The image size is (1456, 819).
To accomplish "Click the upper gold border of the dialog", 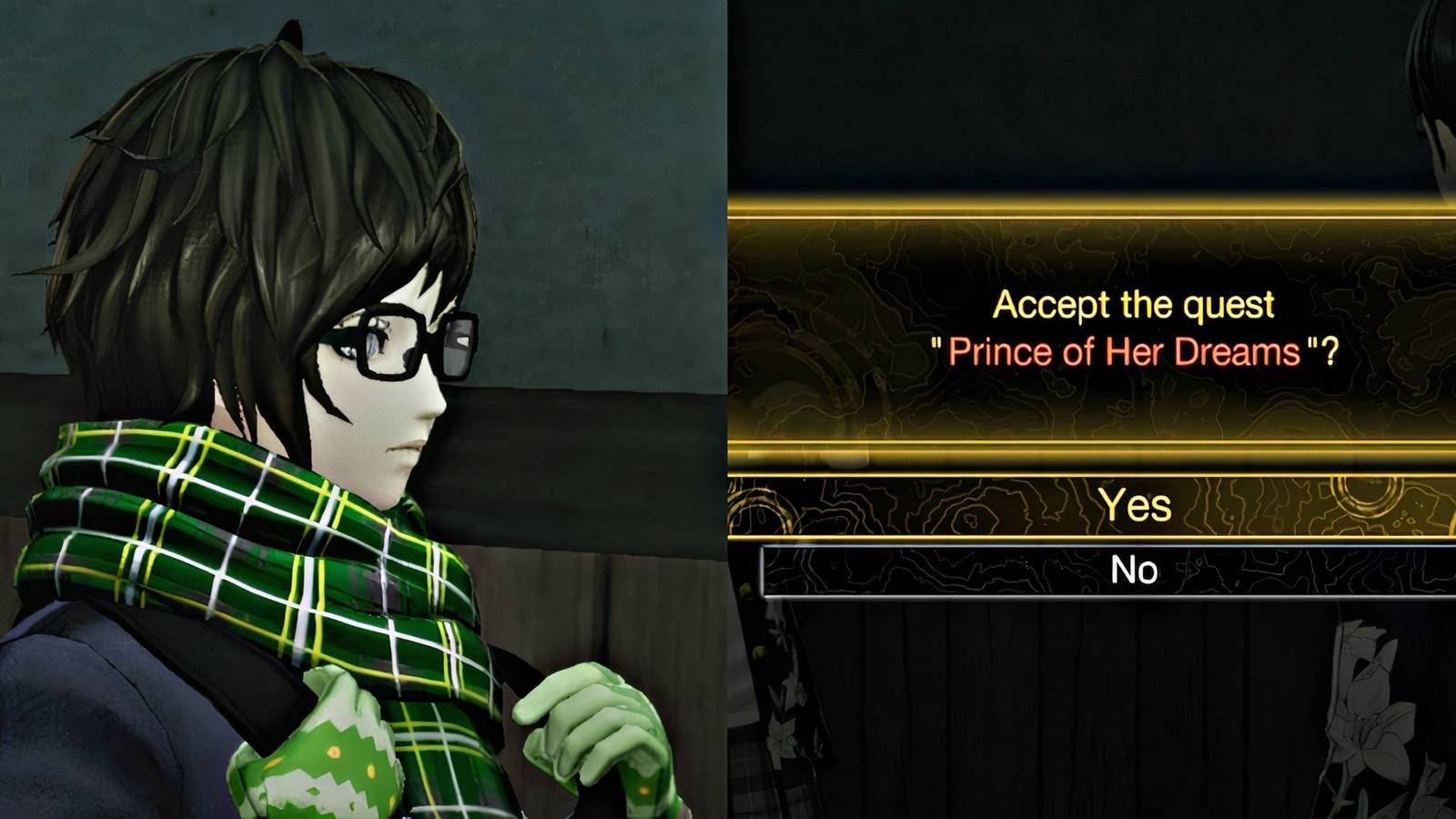I will tap(1092, 207).
